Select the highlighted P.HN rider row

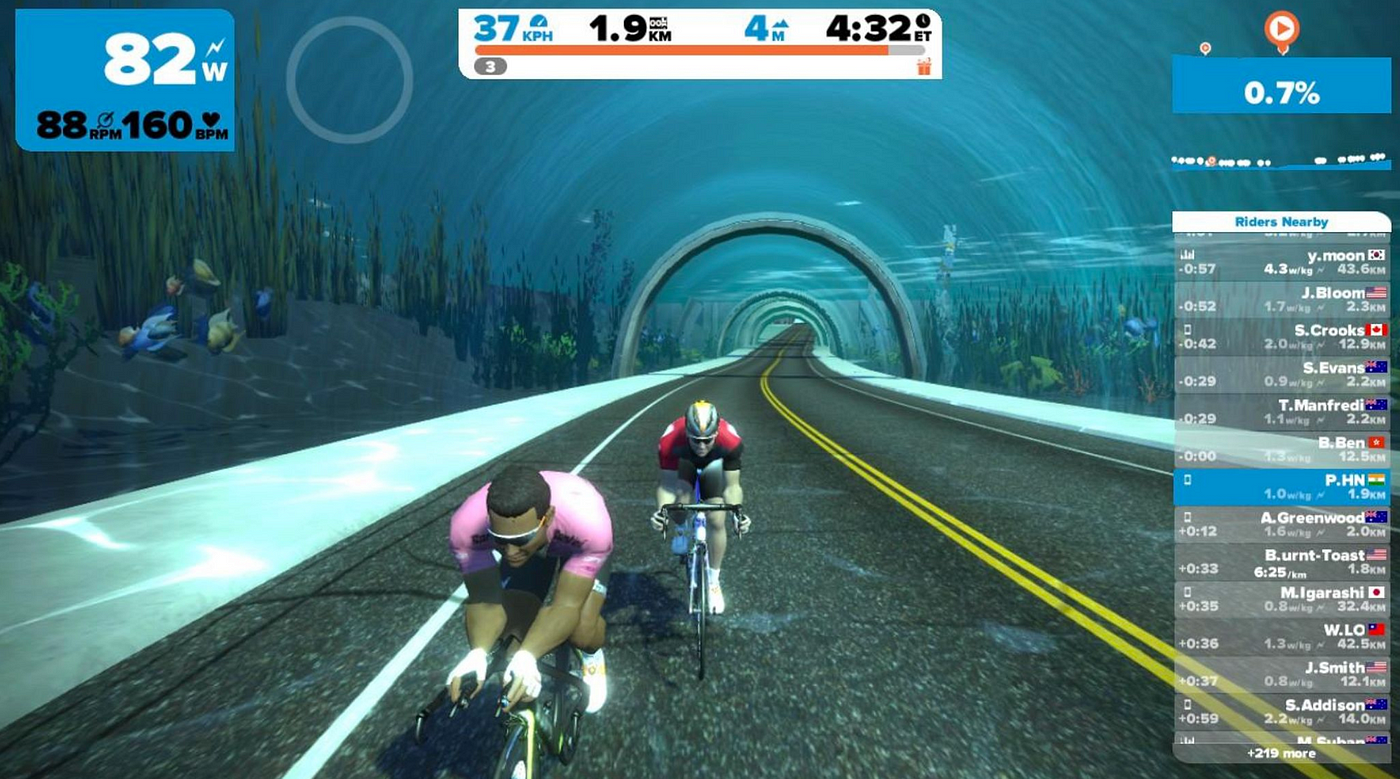click(x=1281, y=487)
